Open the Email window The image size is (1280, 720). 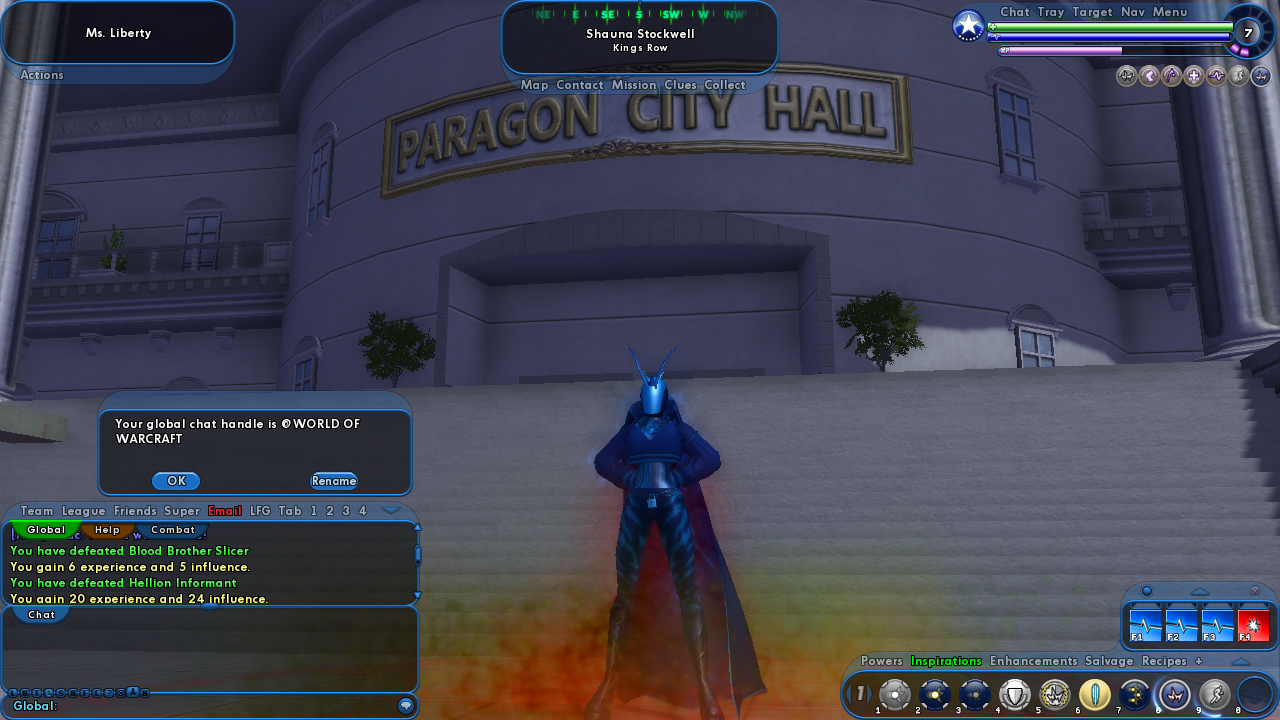coord(225,511)
